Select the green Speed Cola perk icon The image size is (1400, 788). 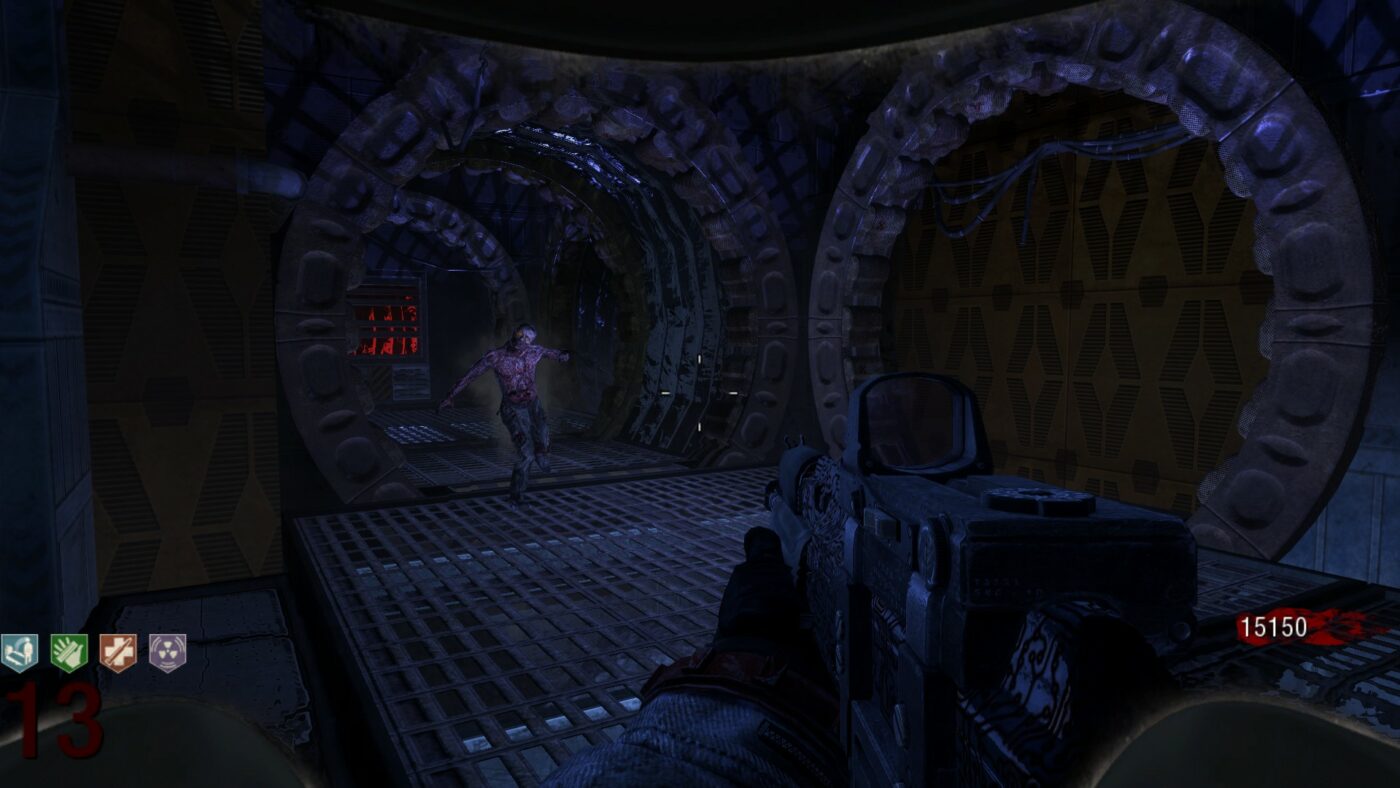click(68, 653)
